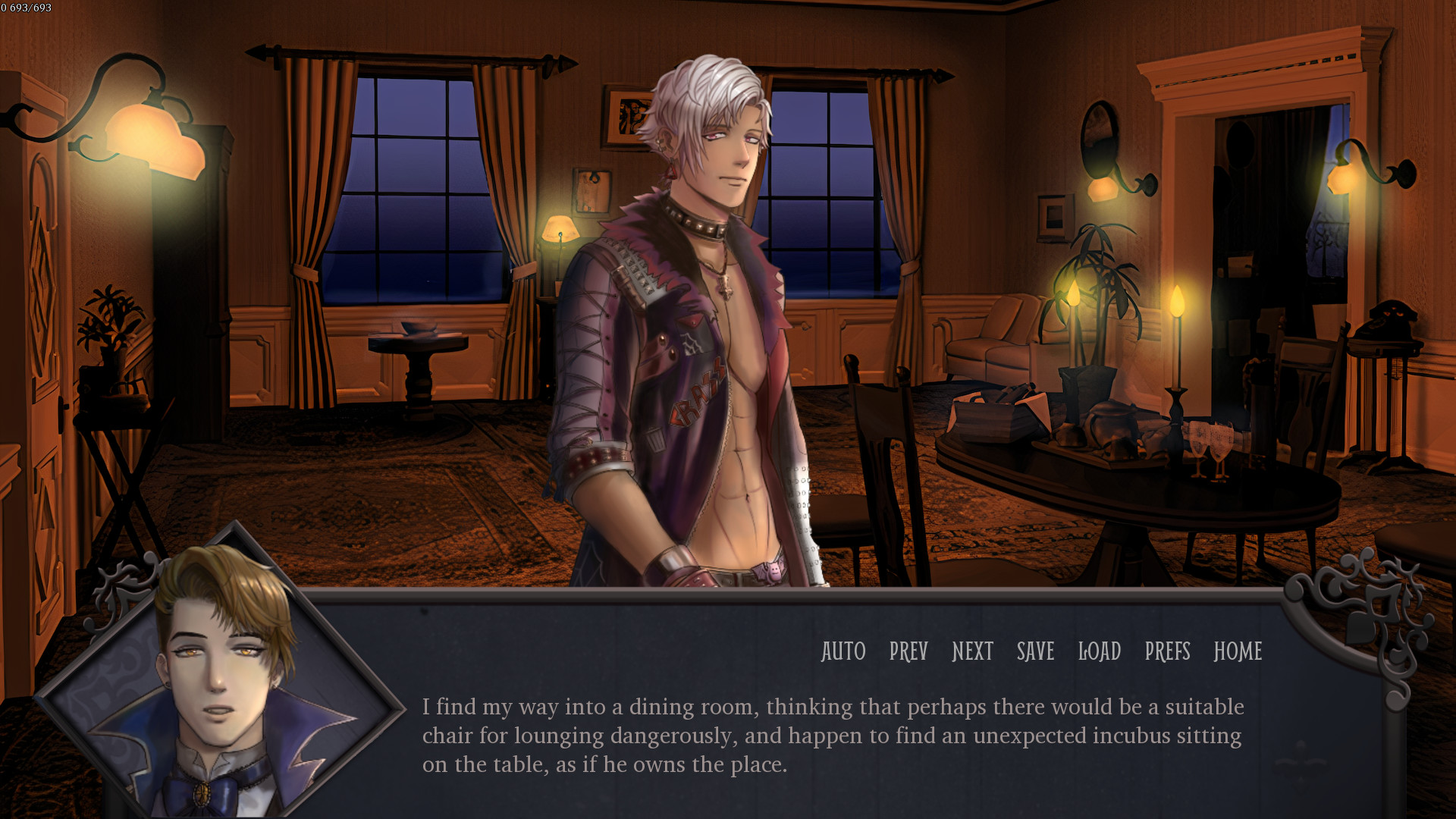The image size is (1456, 819).
Task: Choose SAVE from the quick menu
Action: point(1034,652)
